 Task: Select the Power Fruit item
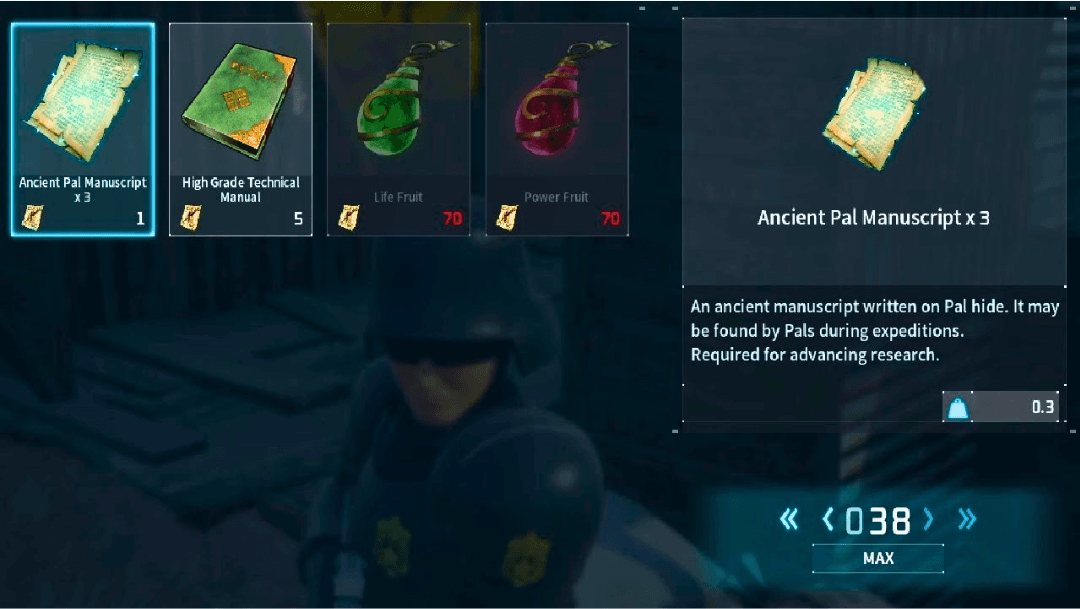557,130
